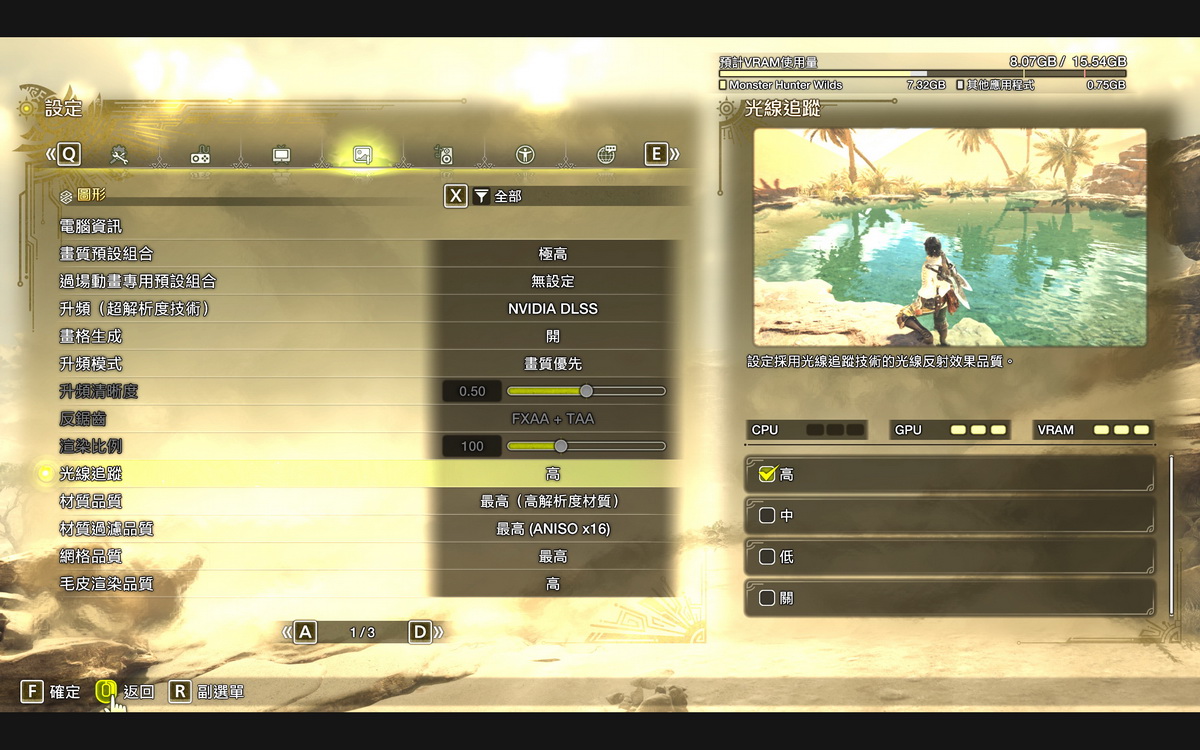Open the accessibility figure tab
The width and height of the screenshot is (1200, 750).
(525, 155)
